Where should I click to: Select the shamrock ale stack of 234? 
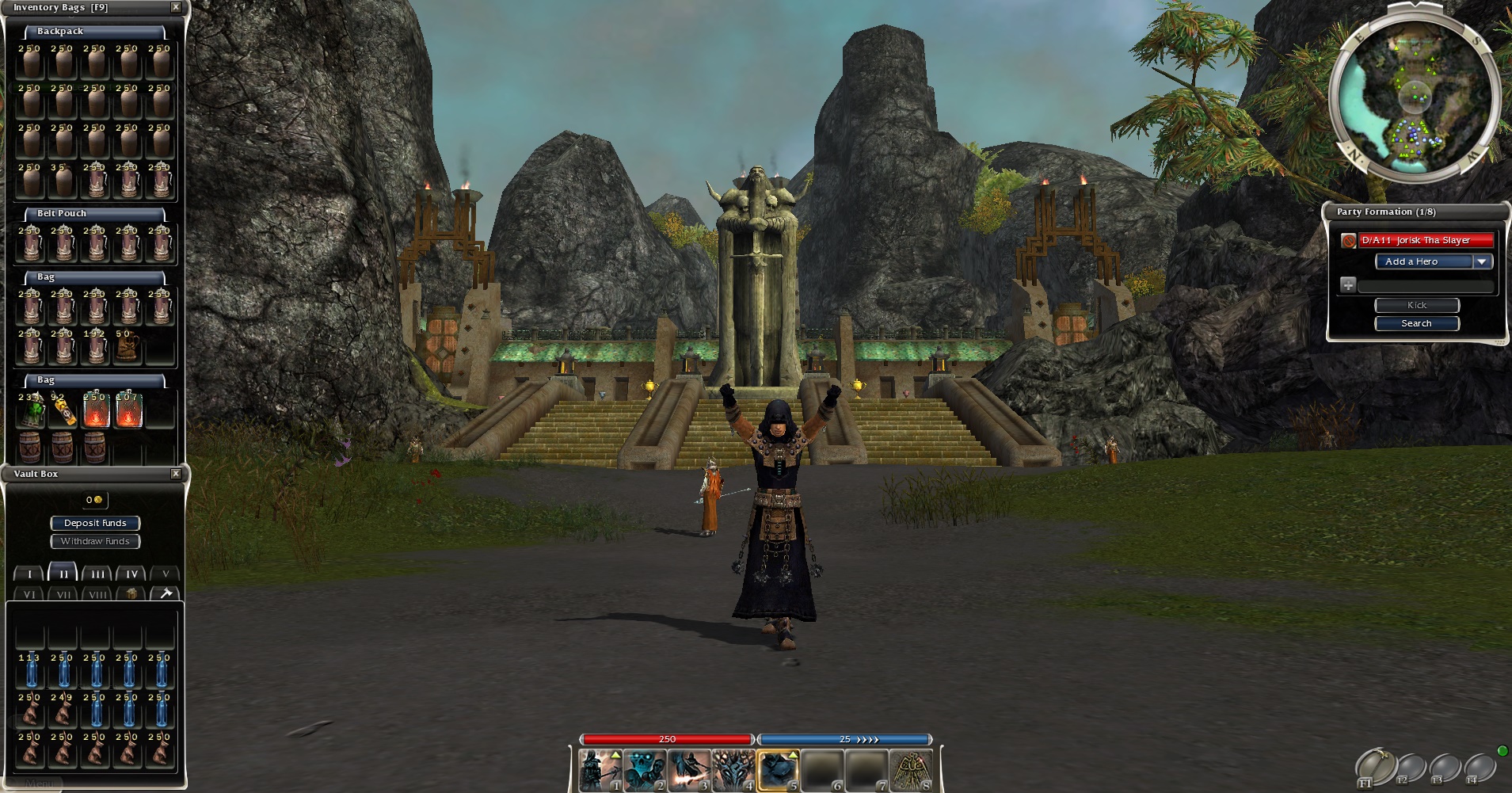point(32,410)
